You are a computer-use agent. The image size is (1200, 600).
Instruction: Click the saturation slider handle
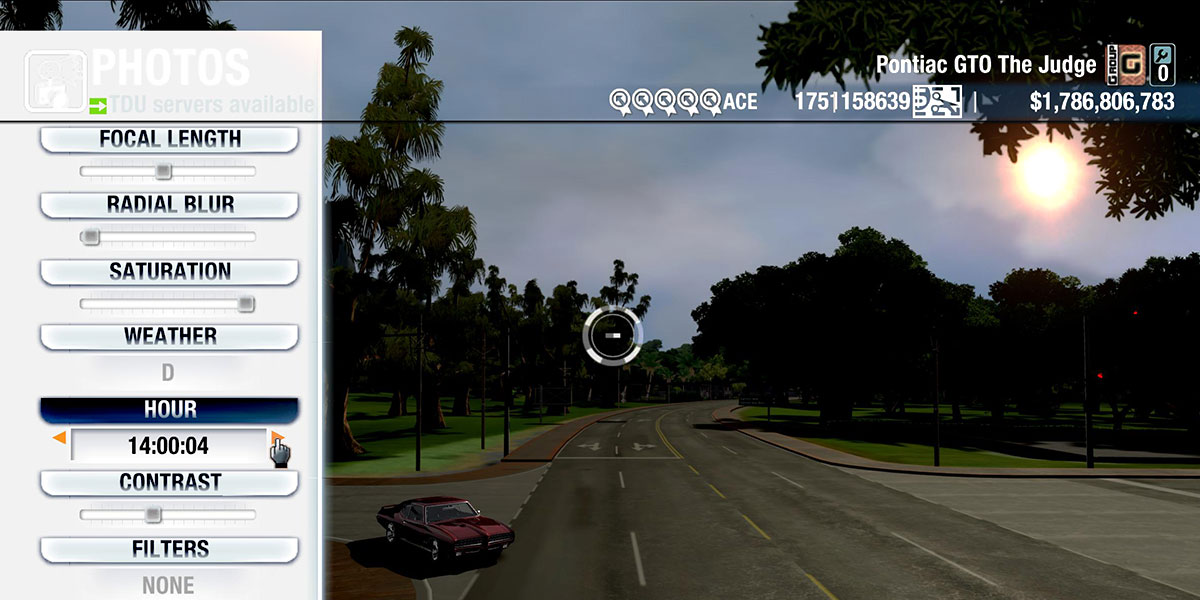[245, 304]
